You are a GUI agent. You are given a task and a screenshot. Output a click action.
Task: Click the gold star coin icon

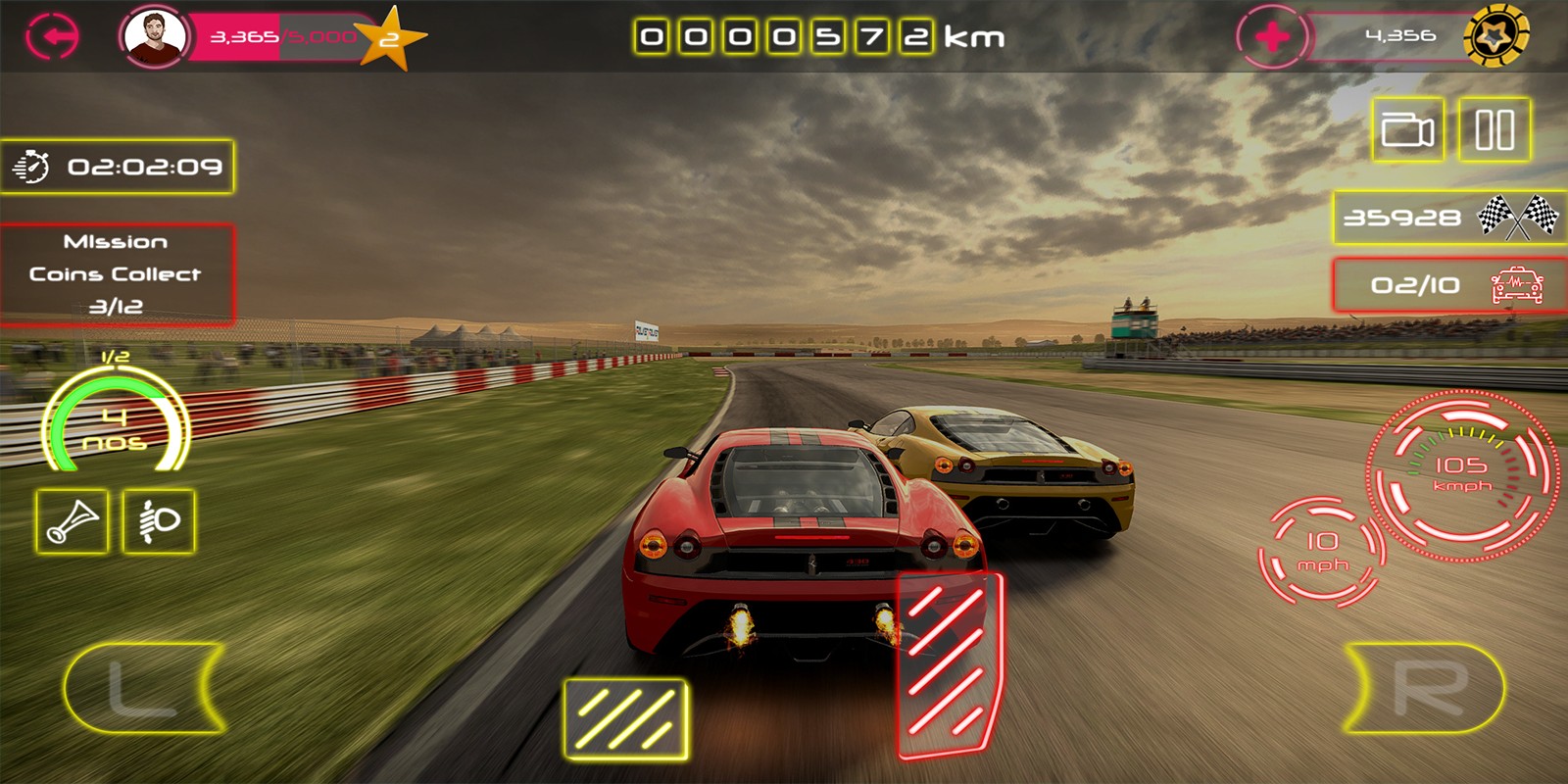tap(1495, 37)
